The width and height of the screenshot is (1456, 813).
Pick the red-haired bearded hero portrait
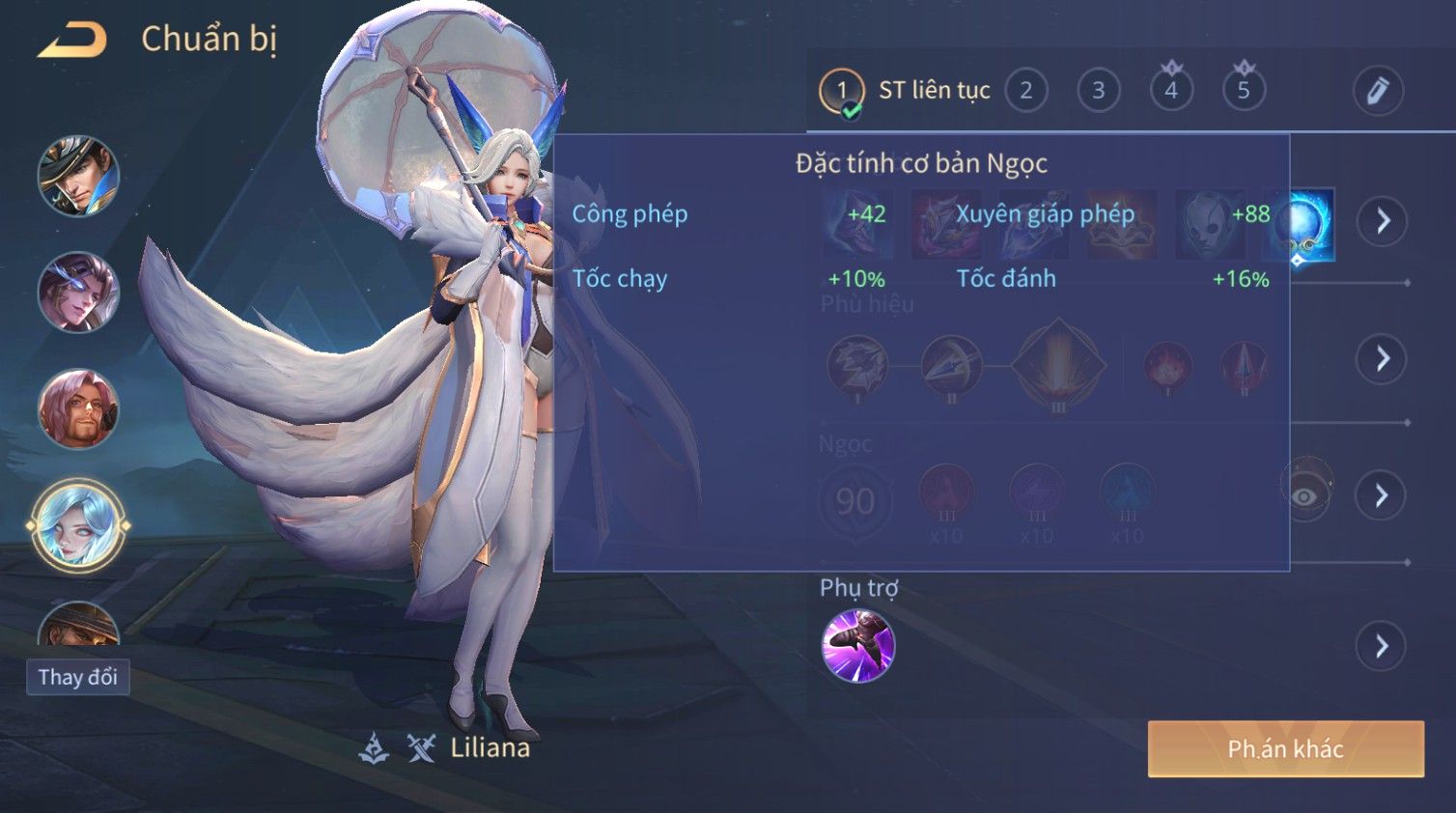click(x=78, y=408)
